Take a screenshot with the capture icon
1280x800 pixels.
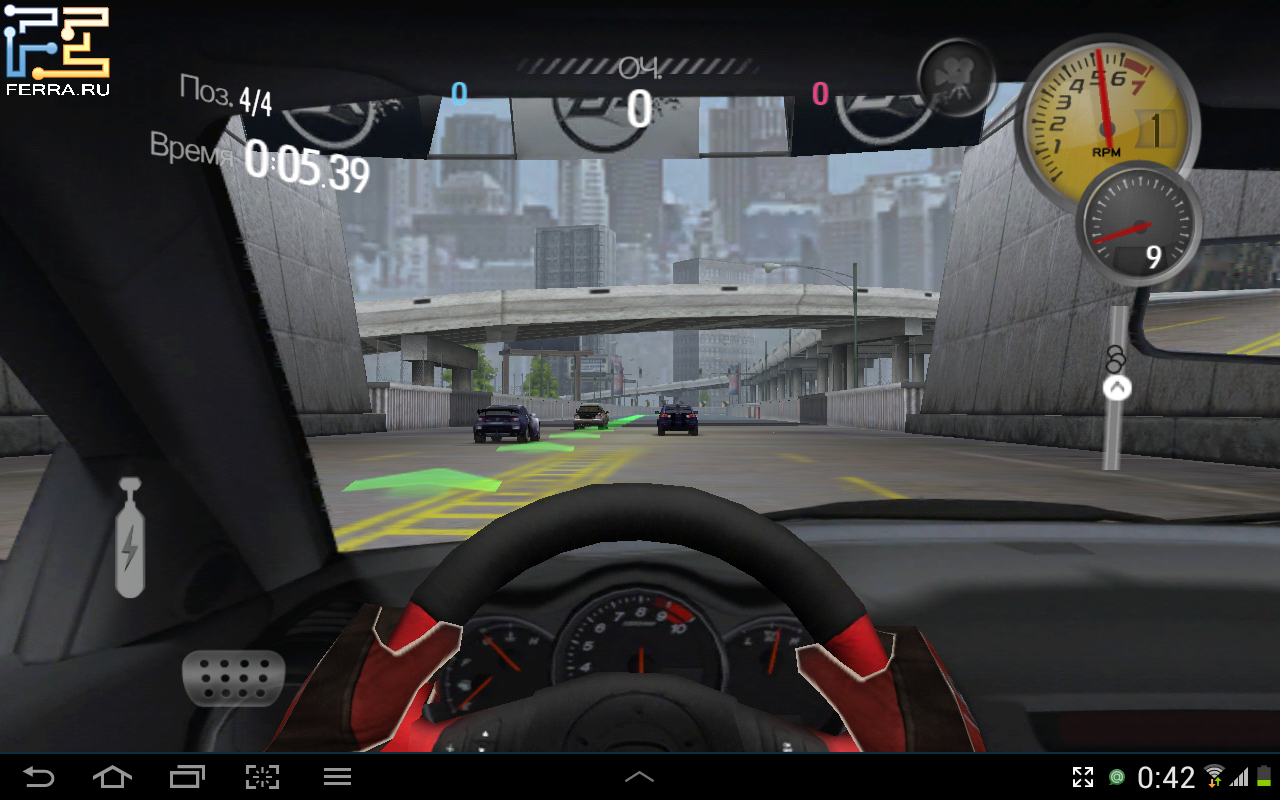click(262, 777)
